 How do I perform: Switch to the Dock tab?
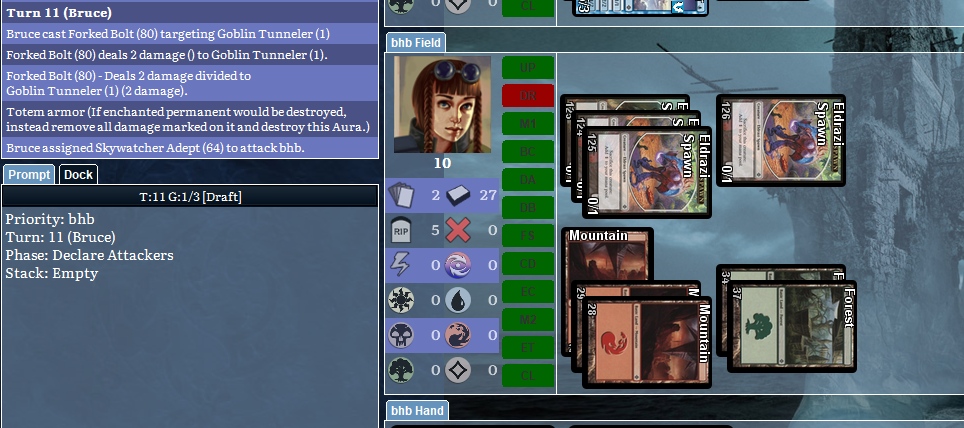[78, 175]
